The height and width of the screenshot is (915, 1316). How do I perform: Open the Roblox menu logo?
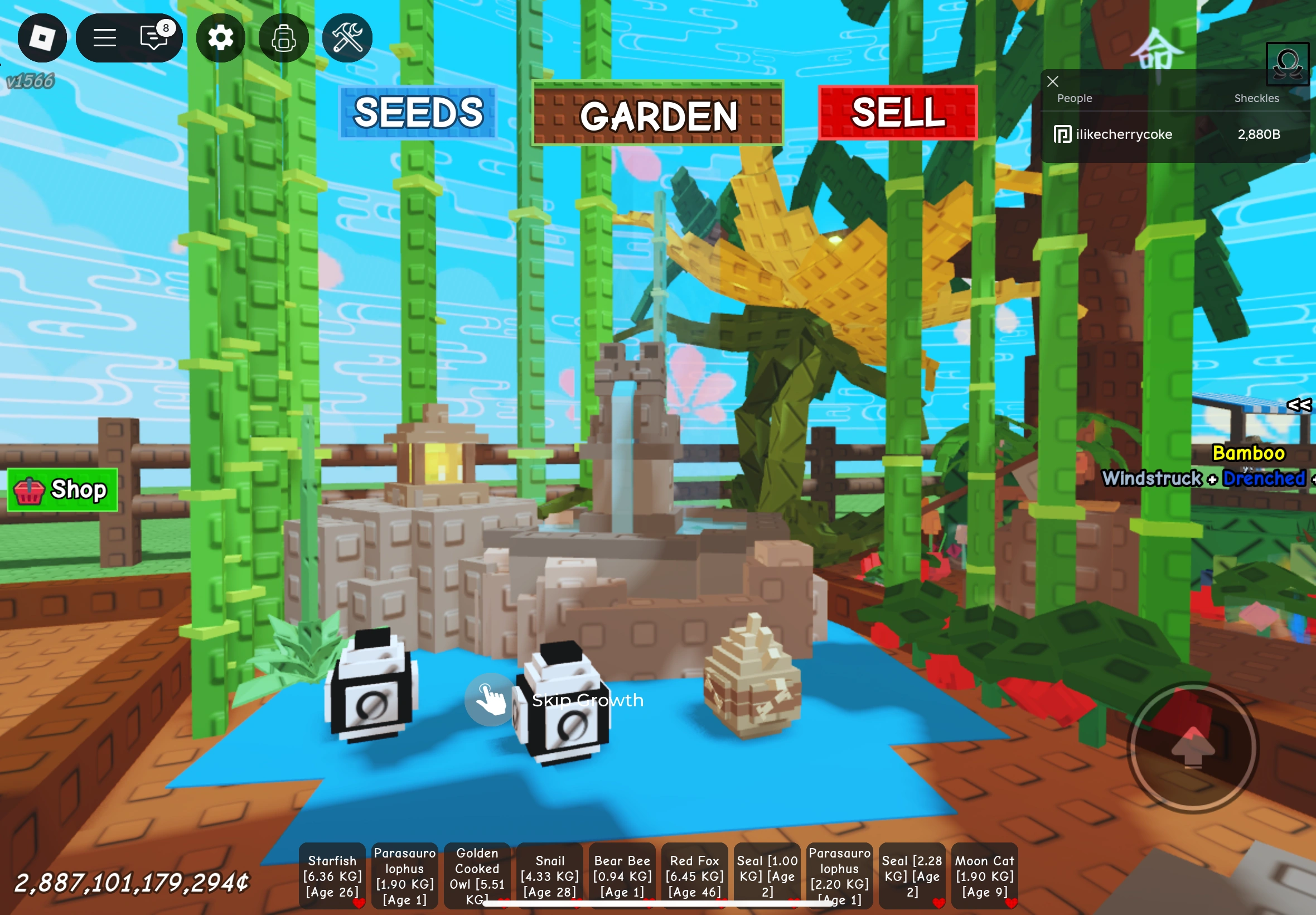[x=42, y=37]
